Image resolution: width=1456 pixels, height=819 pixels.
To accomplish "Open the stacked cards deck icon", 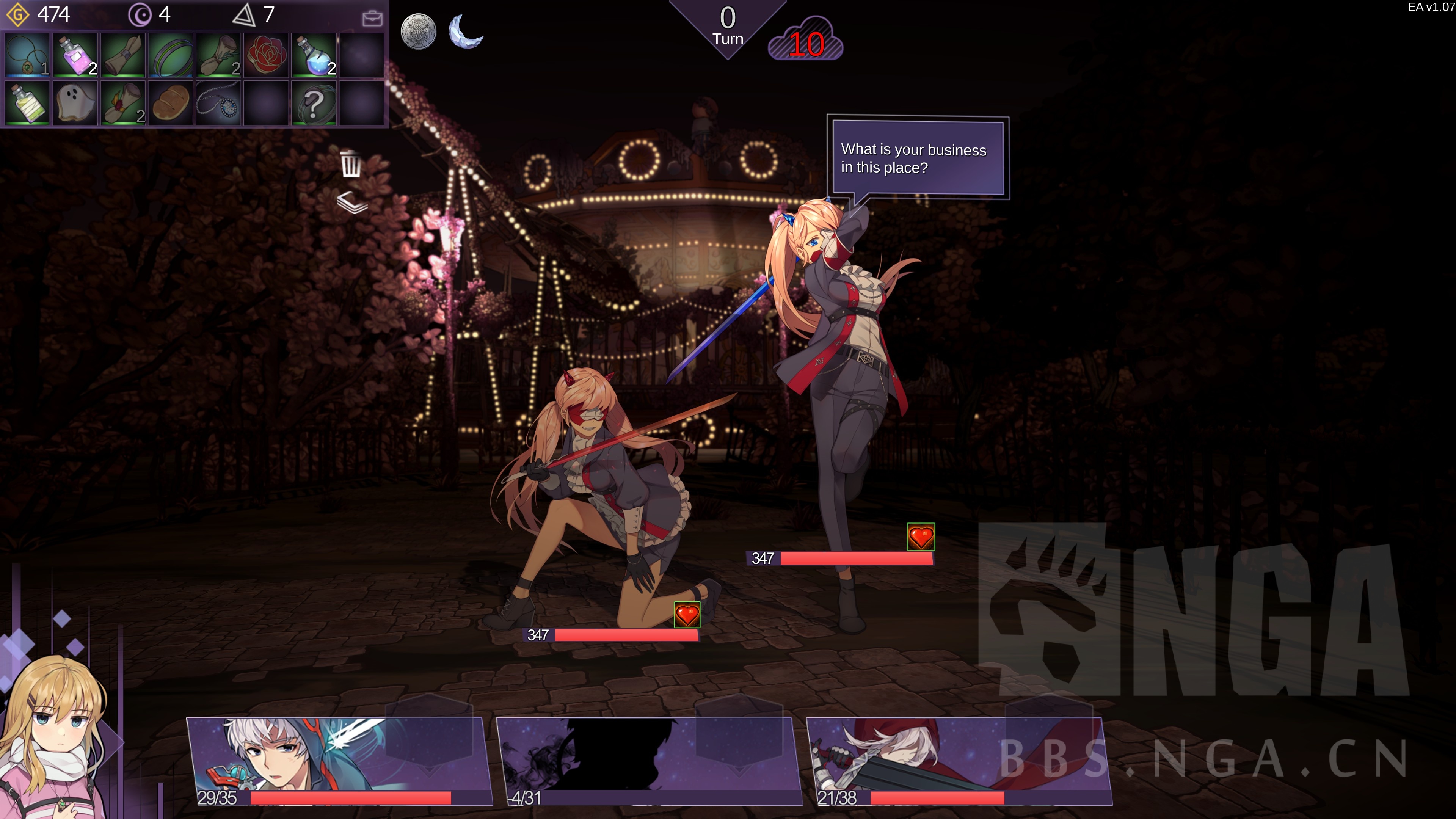I will (351, 202).
